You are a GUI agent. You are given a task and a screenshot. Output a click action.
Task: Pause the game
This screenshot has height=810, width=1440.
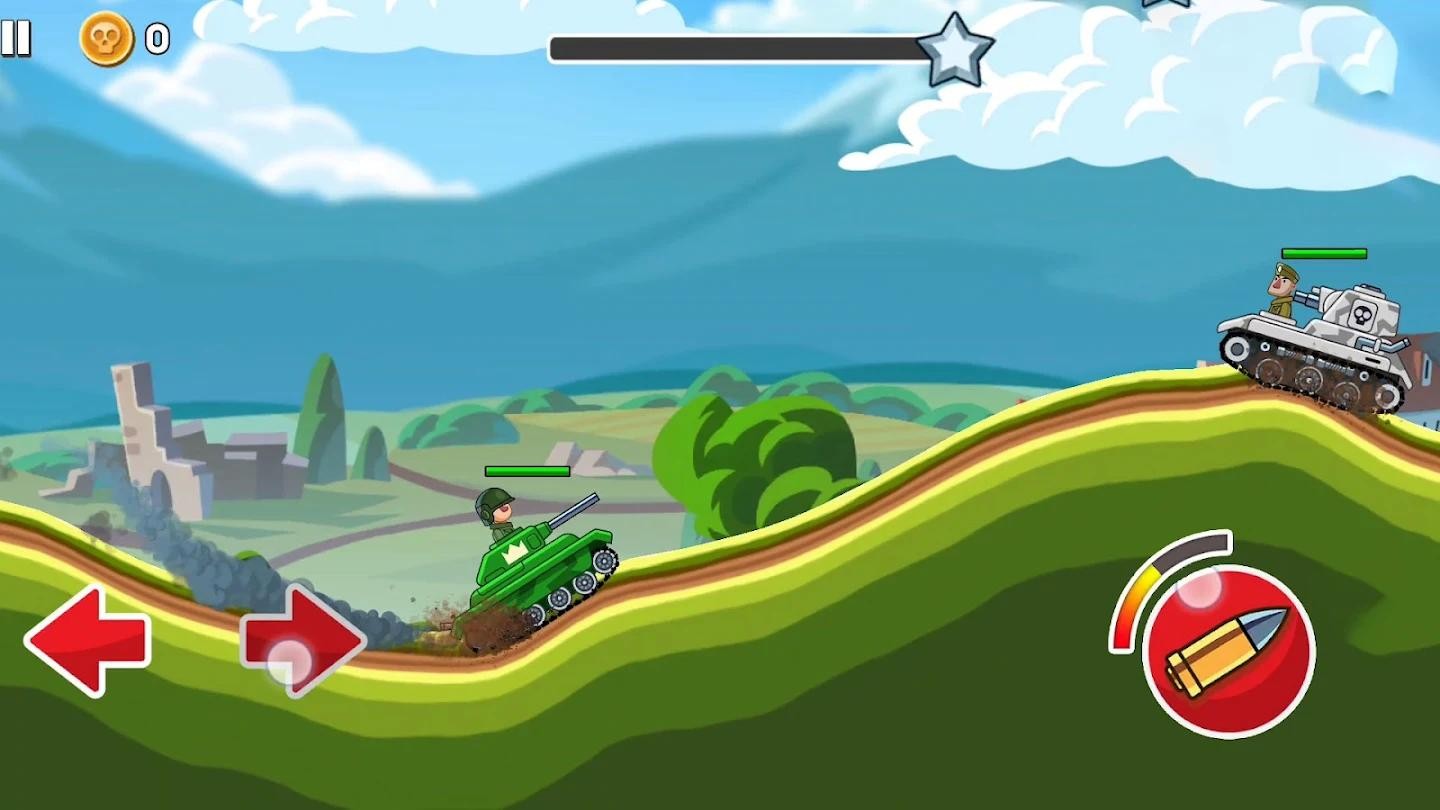point(16,39)
